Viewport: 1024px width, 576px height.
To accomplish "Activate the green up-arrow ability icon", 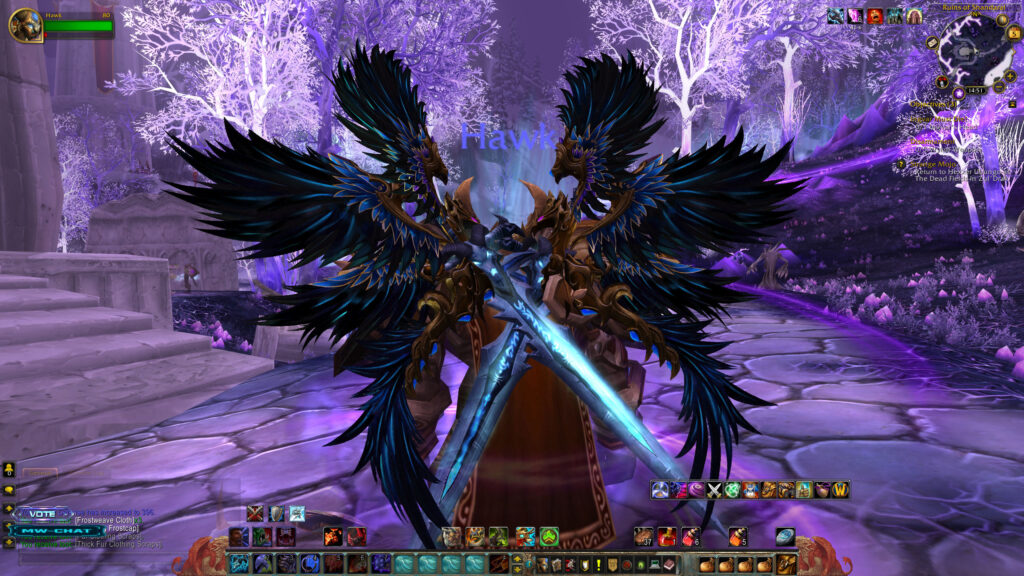I will [x=549, y=536].
